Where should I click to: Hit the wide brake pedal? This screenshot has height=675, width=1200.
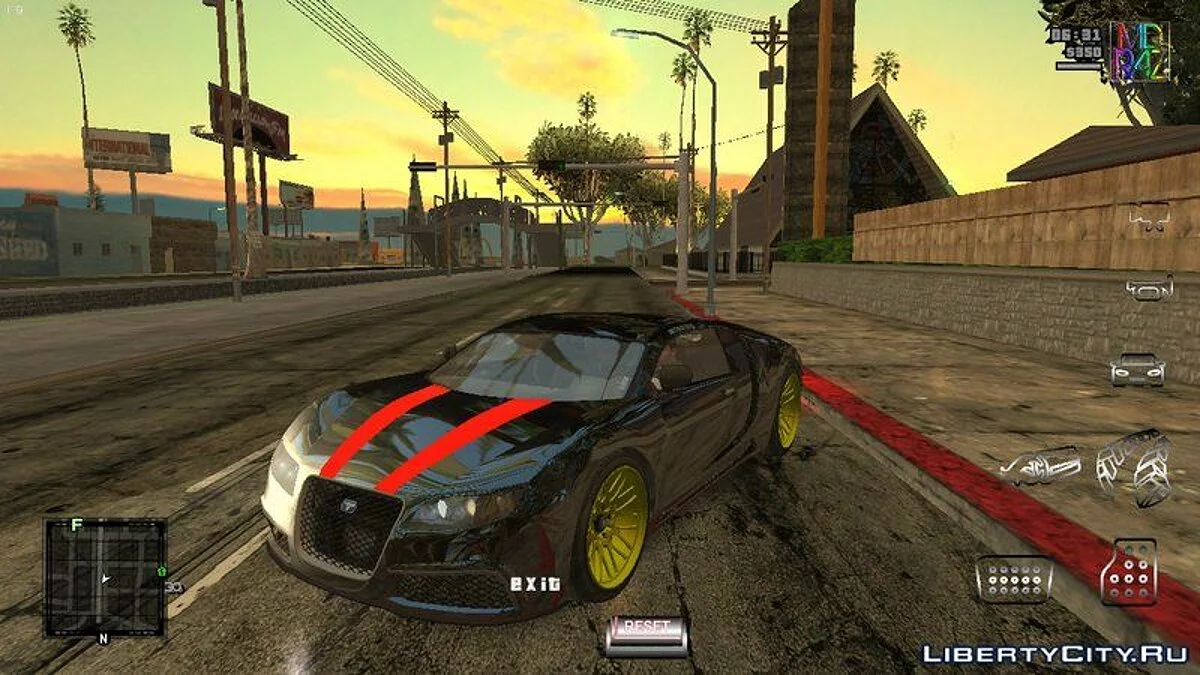pyautogui.click(x=1012, y=578)
